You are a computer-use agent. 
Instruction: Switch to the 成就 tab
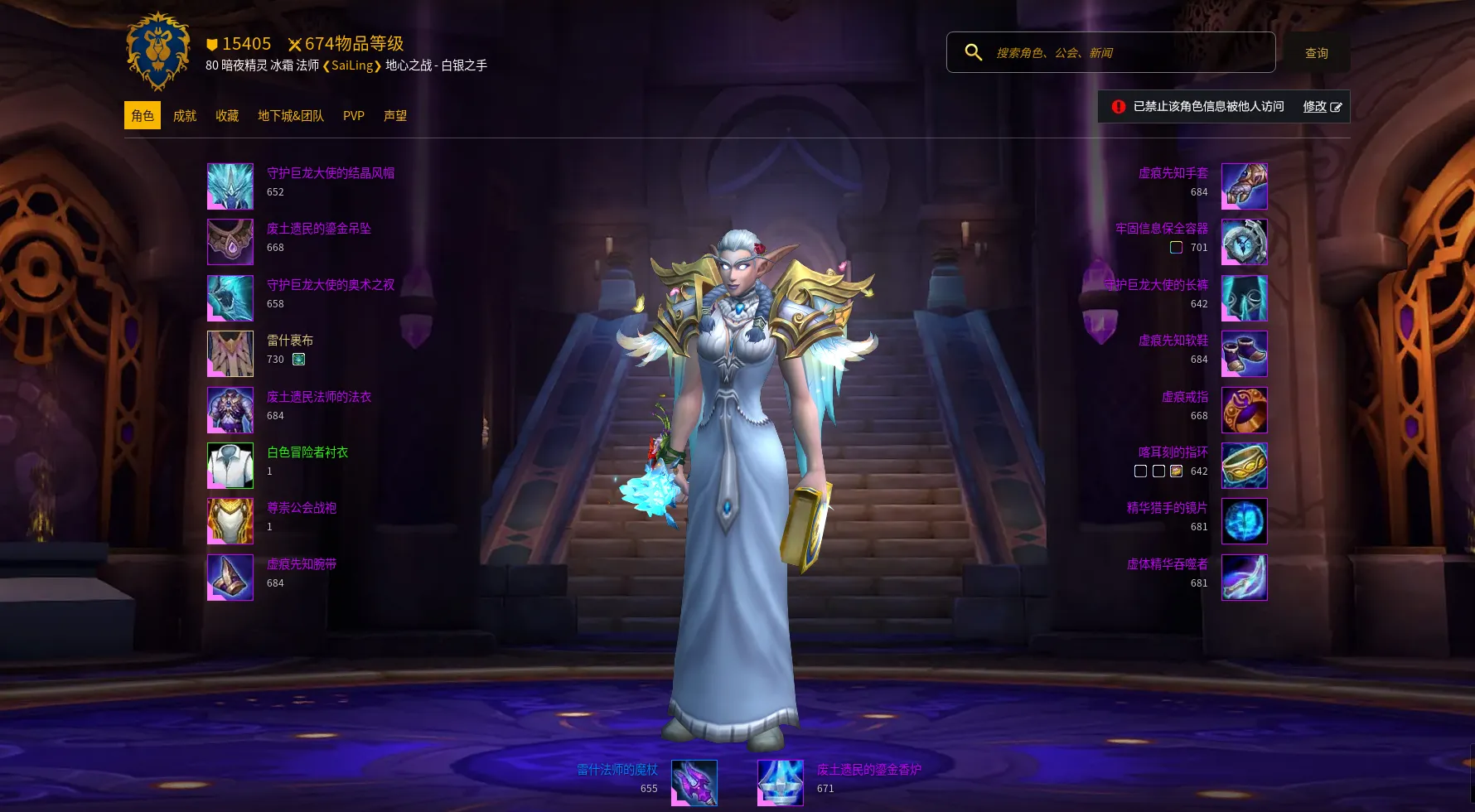coord(185,116)
